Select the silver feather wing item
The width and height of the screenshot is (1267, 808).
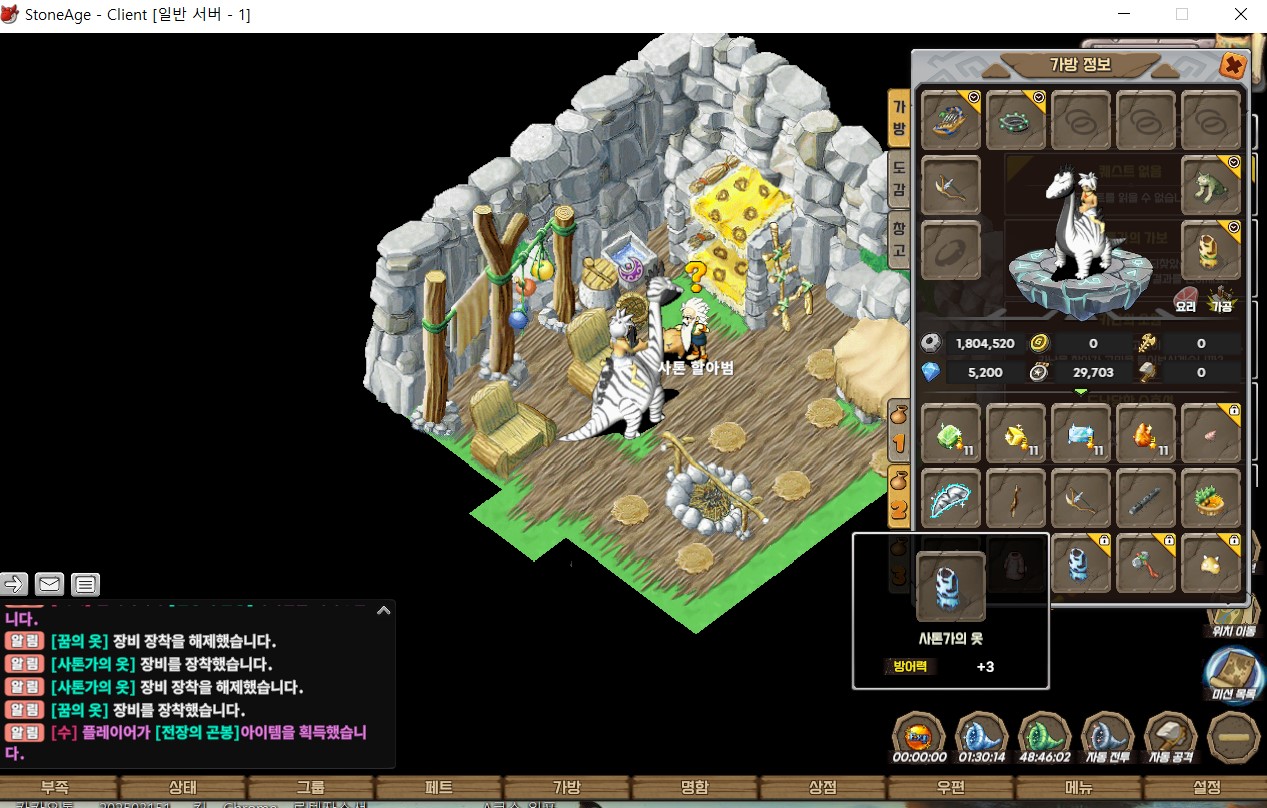click(x=951, y=499)
